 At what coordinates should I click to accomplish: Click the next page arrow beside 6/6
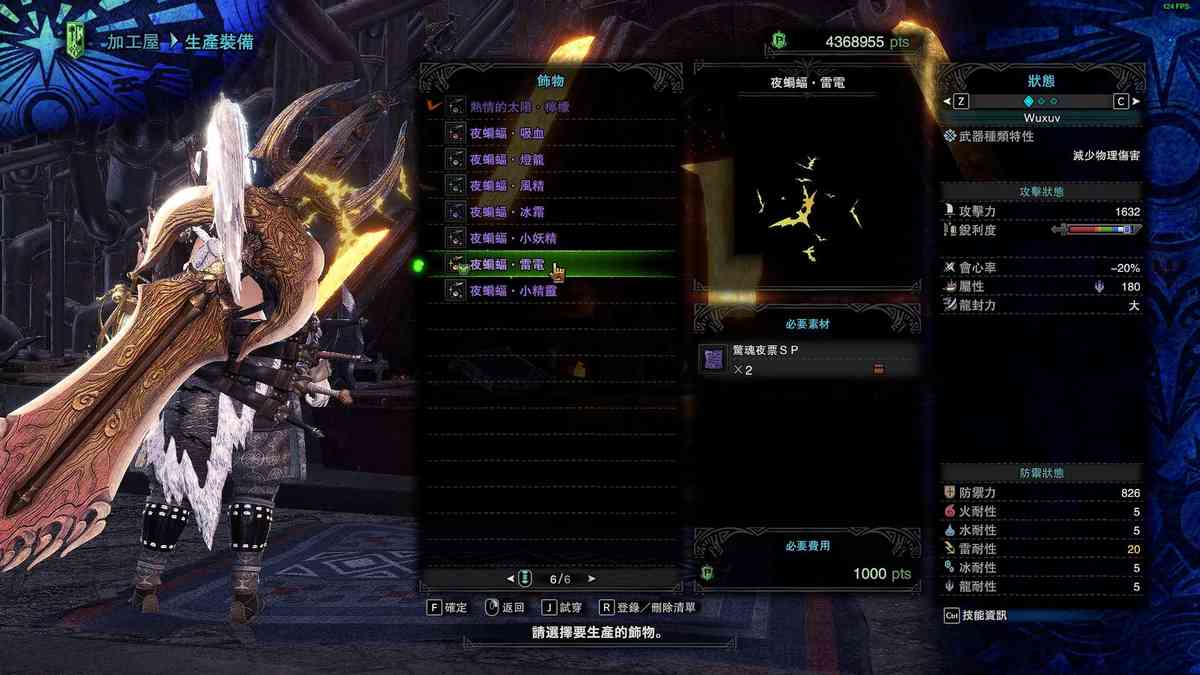click(x=592, y=578)
